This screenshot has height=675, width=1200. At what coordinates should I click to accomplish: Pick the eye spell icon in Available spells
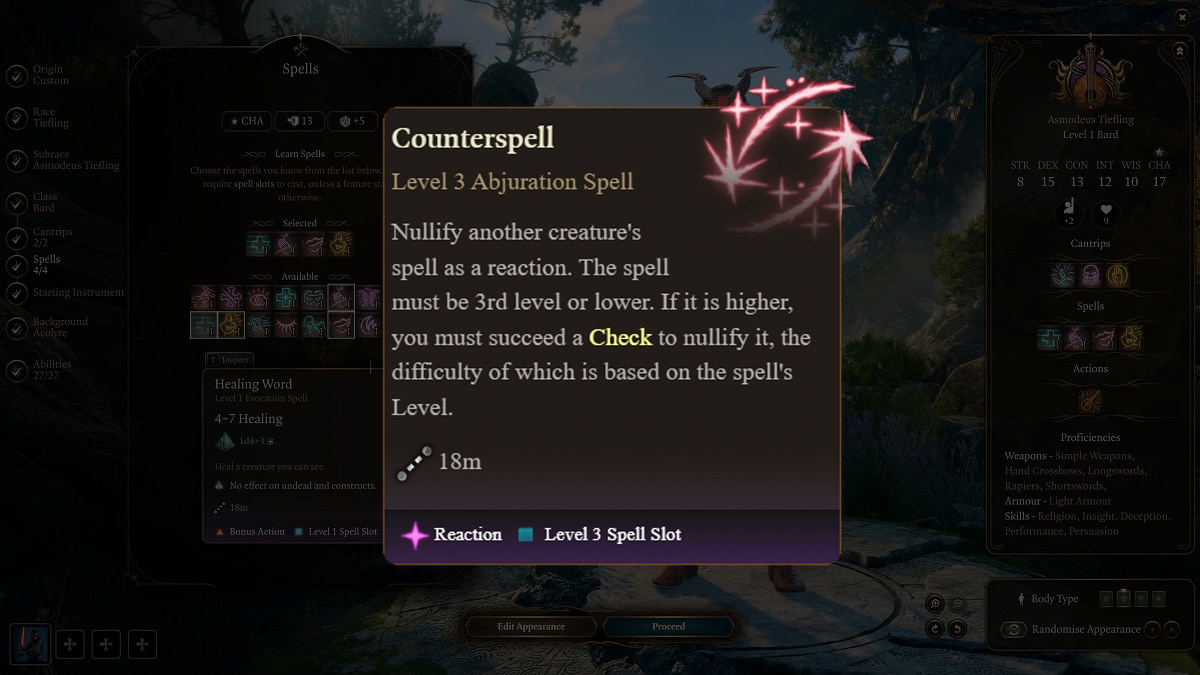click(x=258, y=298)
